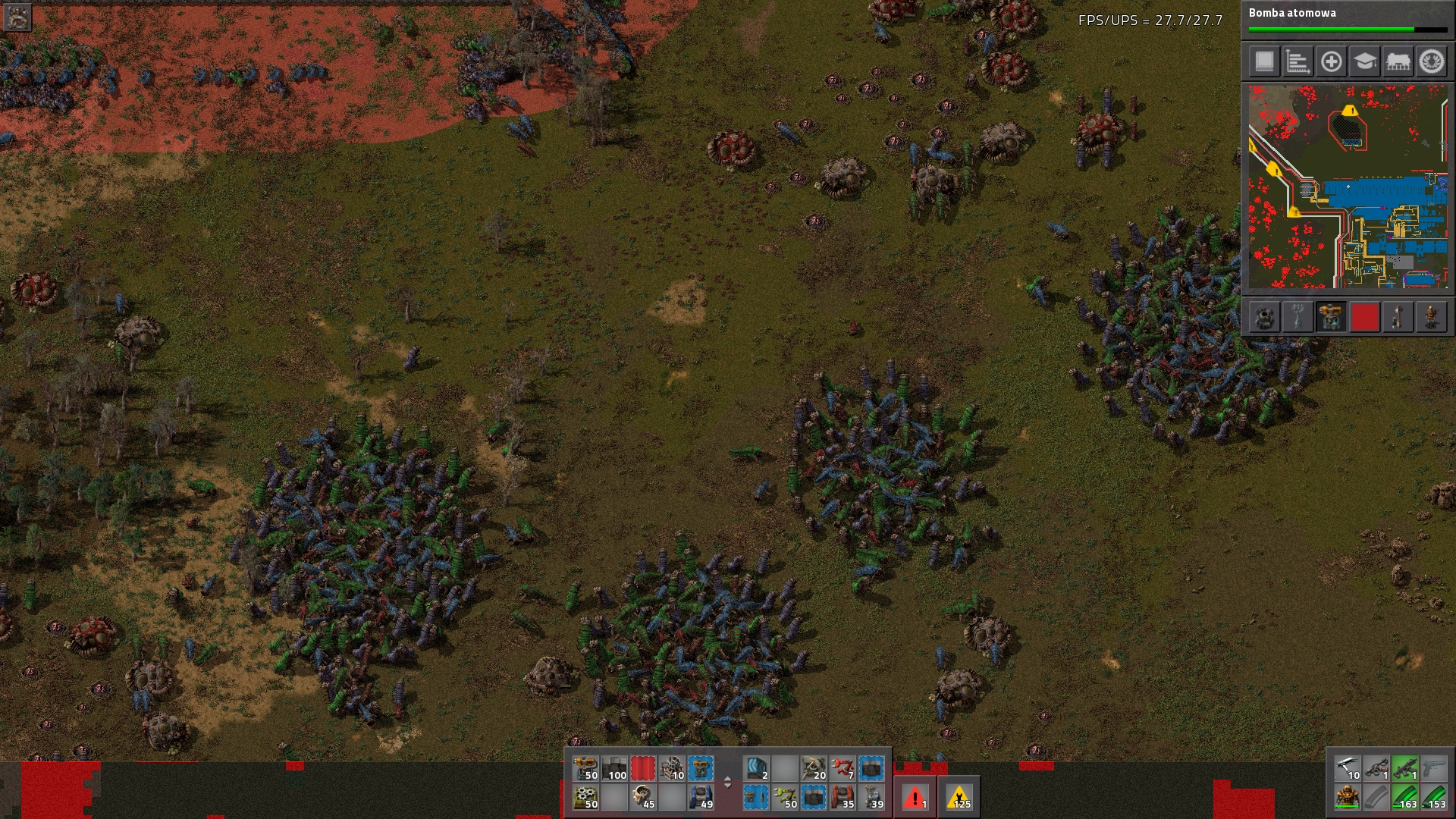Viewport: 1456px width, 819px height.
Task: Select the green ammo magazine with 163
Action: point(1405,797)
